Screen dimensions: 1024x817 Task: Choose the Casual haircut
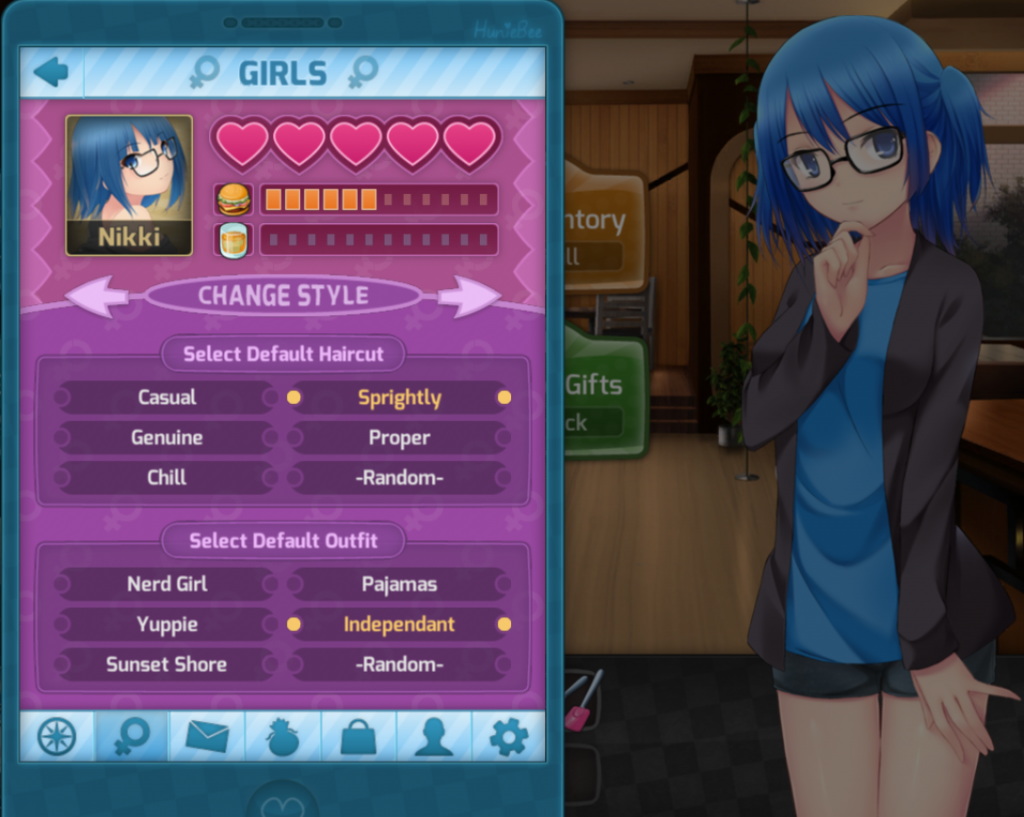167,397
